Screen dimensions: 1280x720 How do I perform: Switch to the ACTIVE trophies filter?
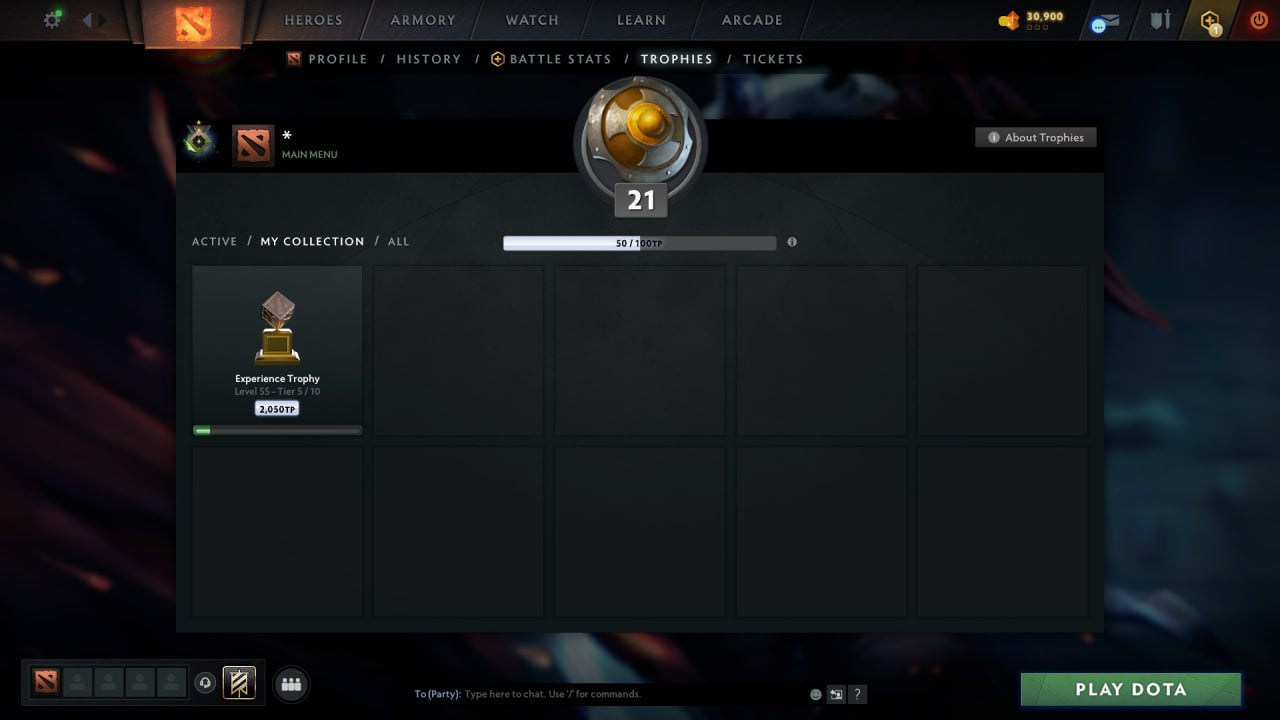[x=215, y=241]
